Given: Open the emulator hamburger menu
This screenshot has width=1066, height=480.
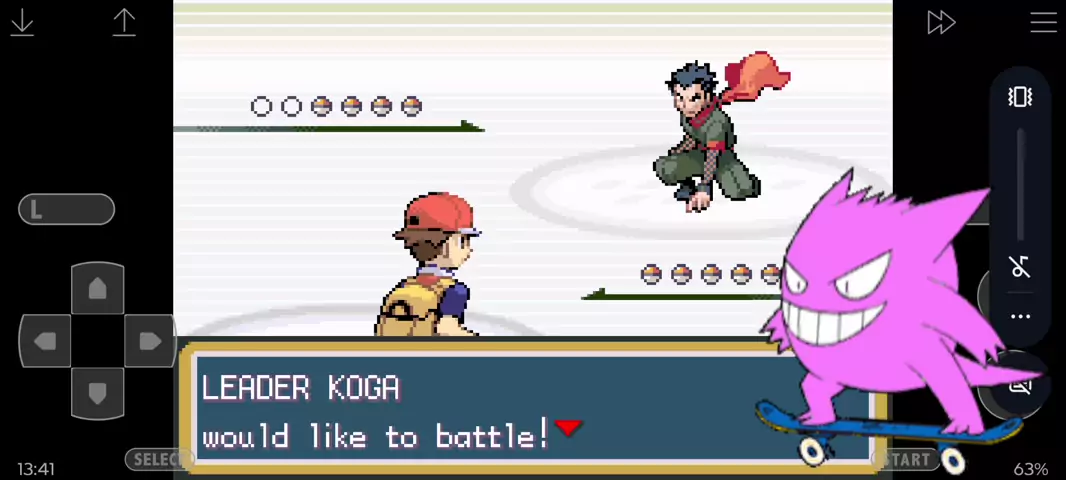Looking at the screenshot, I should (1043, 22).
